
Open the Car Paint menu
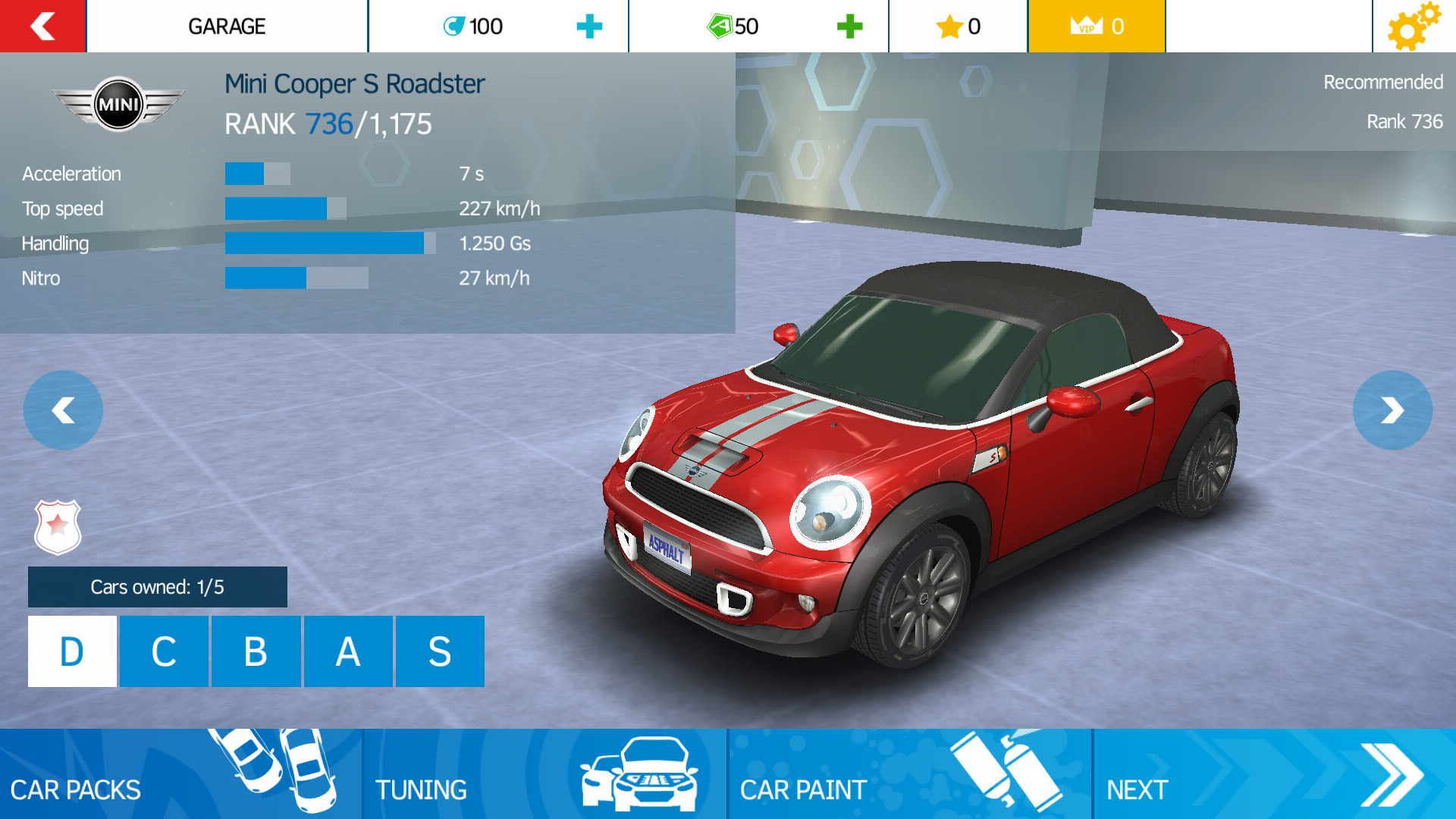(909, 773)
